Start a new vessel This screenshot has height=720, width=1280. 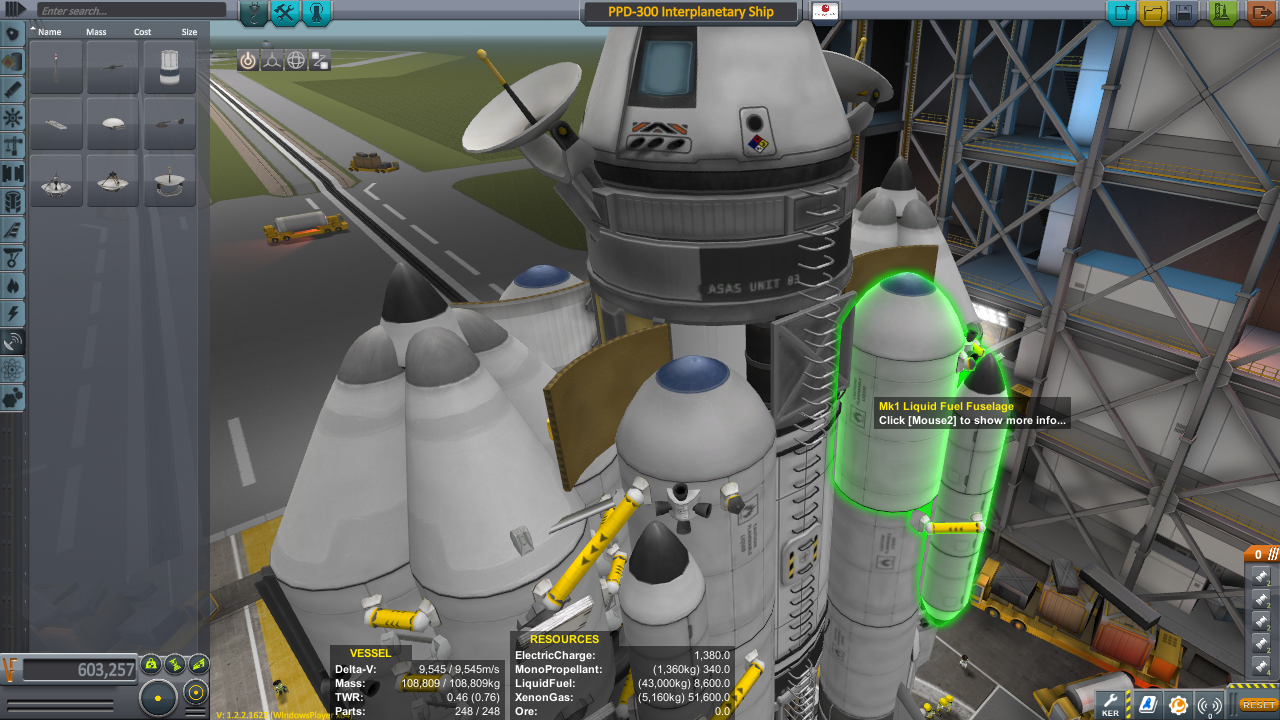(1121, 13)
